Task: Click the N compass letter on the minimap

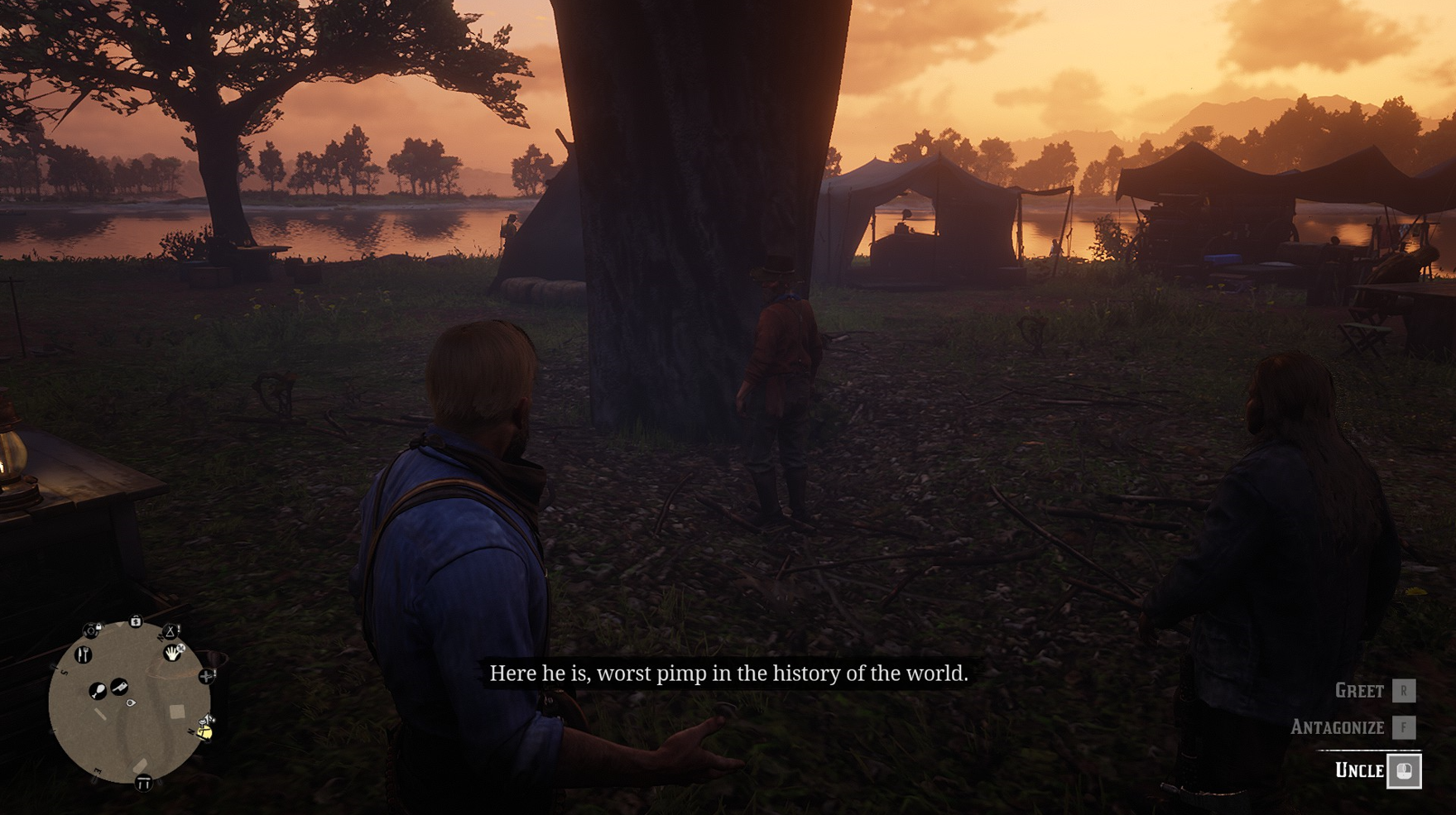Action: pos(190,731)
